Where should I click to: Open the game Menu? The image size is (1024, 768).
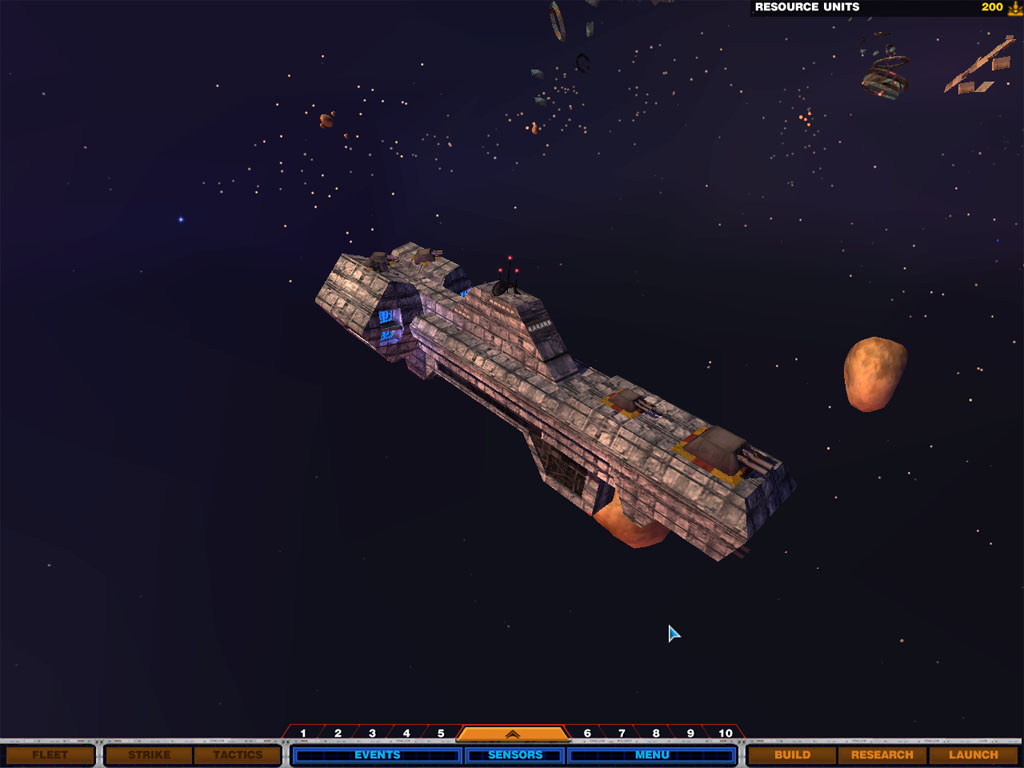tap(652, 755)
